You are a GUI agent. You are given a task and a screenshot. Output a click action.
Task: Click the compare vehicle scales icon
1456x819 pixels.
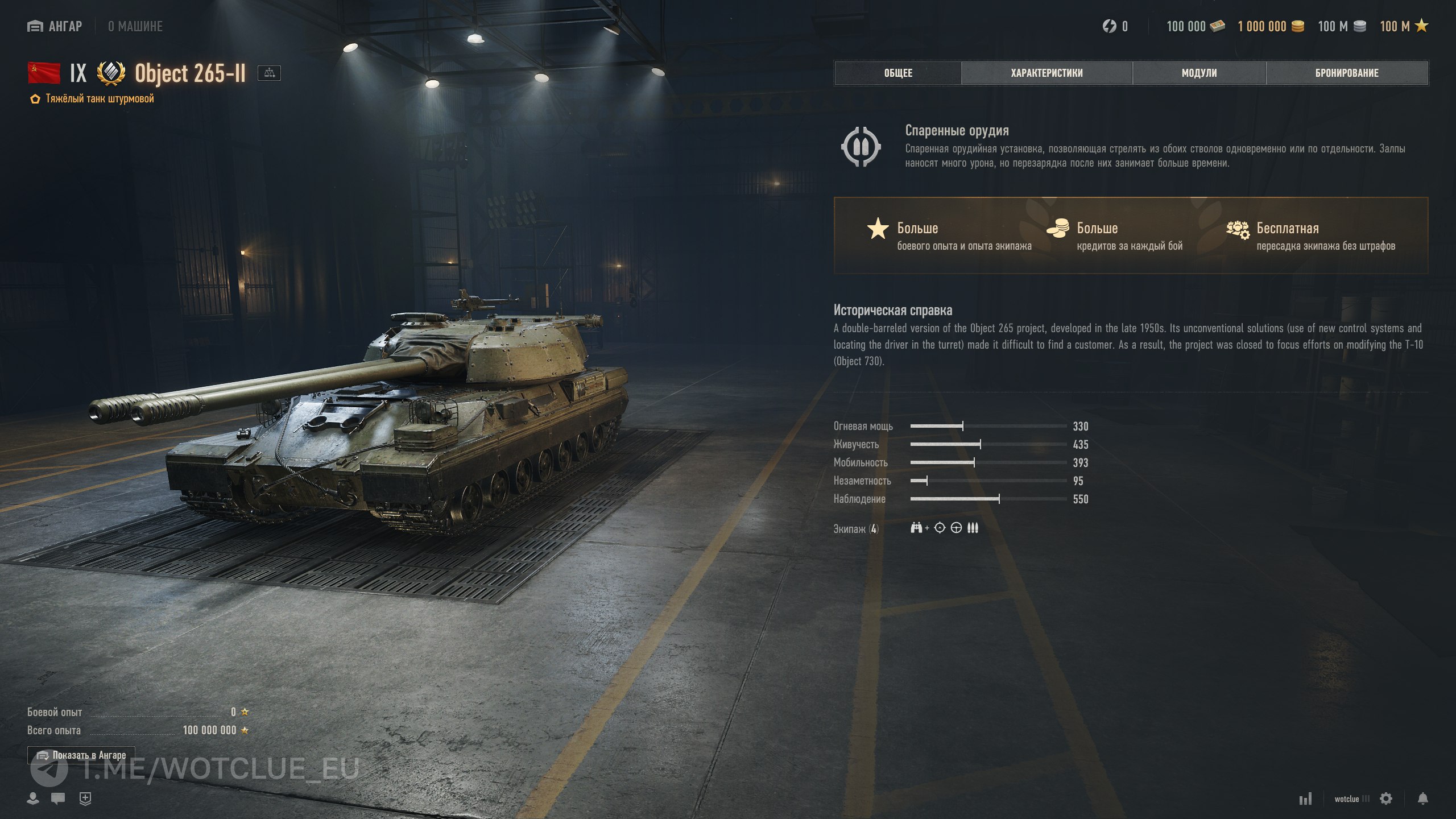point(269,73)
